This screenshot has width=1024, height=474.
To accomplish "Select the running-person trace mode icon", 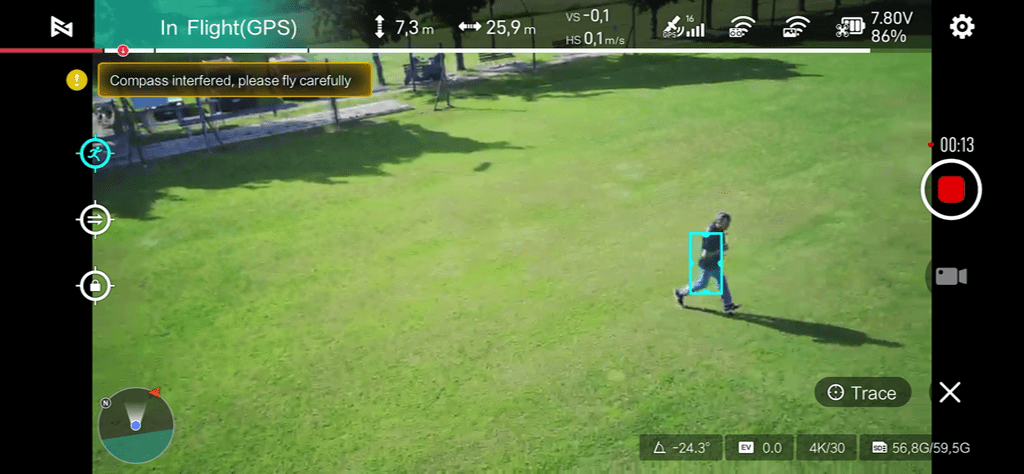I will [95, 153].
